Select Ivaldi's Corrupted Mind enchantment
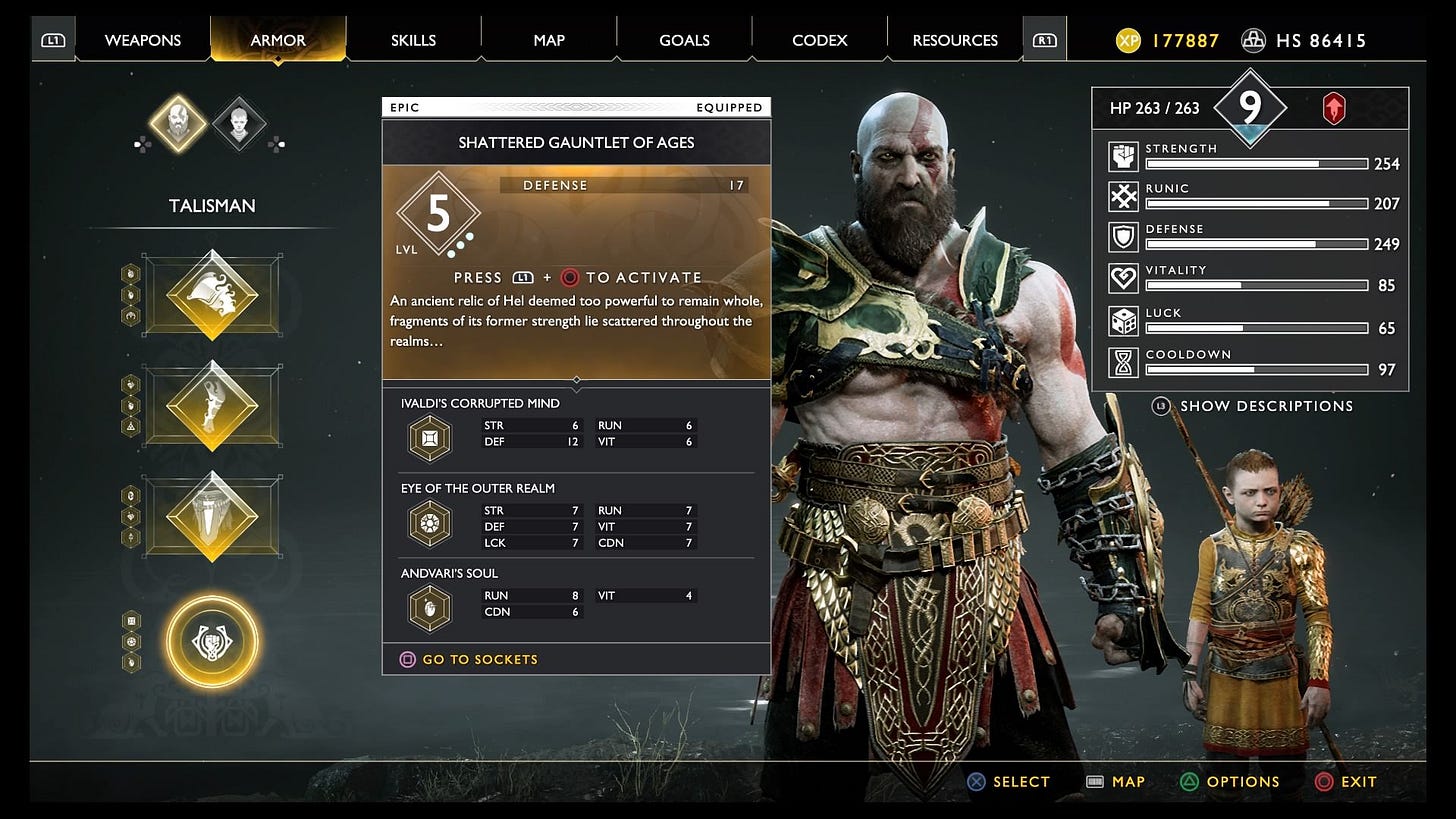The width and height of the screenshot is (1456, 819). coord(430,437)
